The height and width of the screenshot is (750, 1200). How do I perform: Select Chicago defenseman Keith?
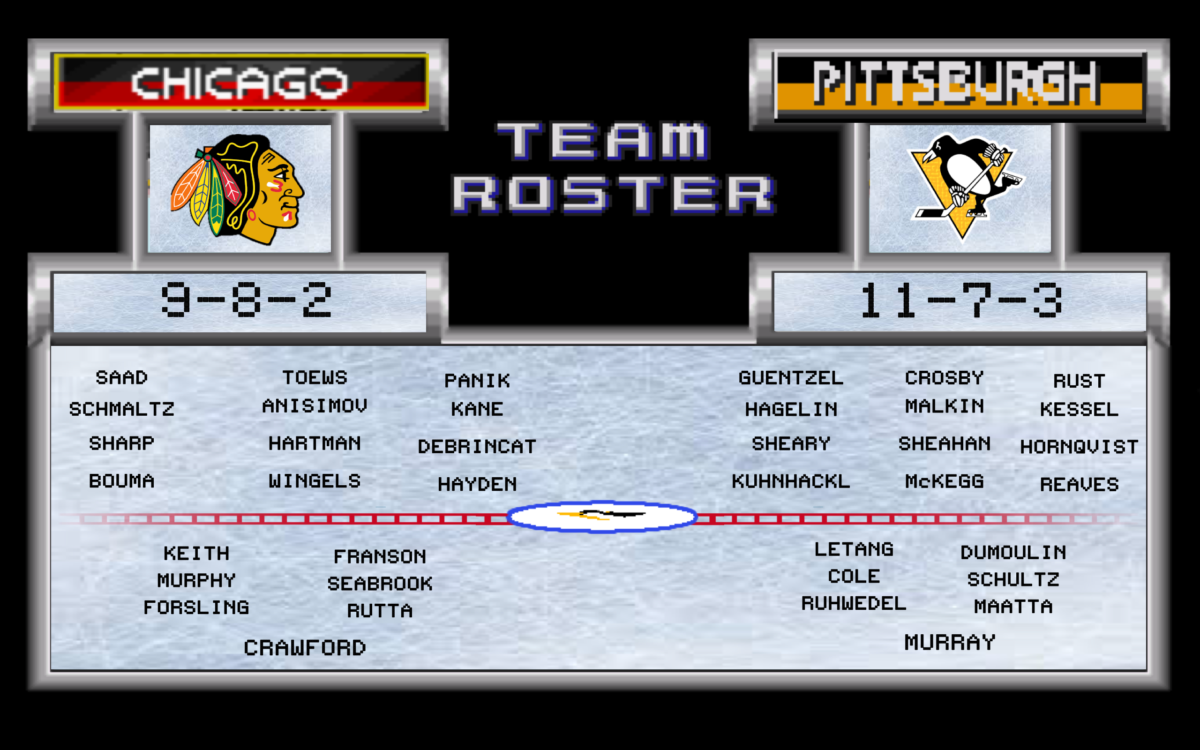[197, 553]
